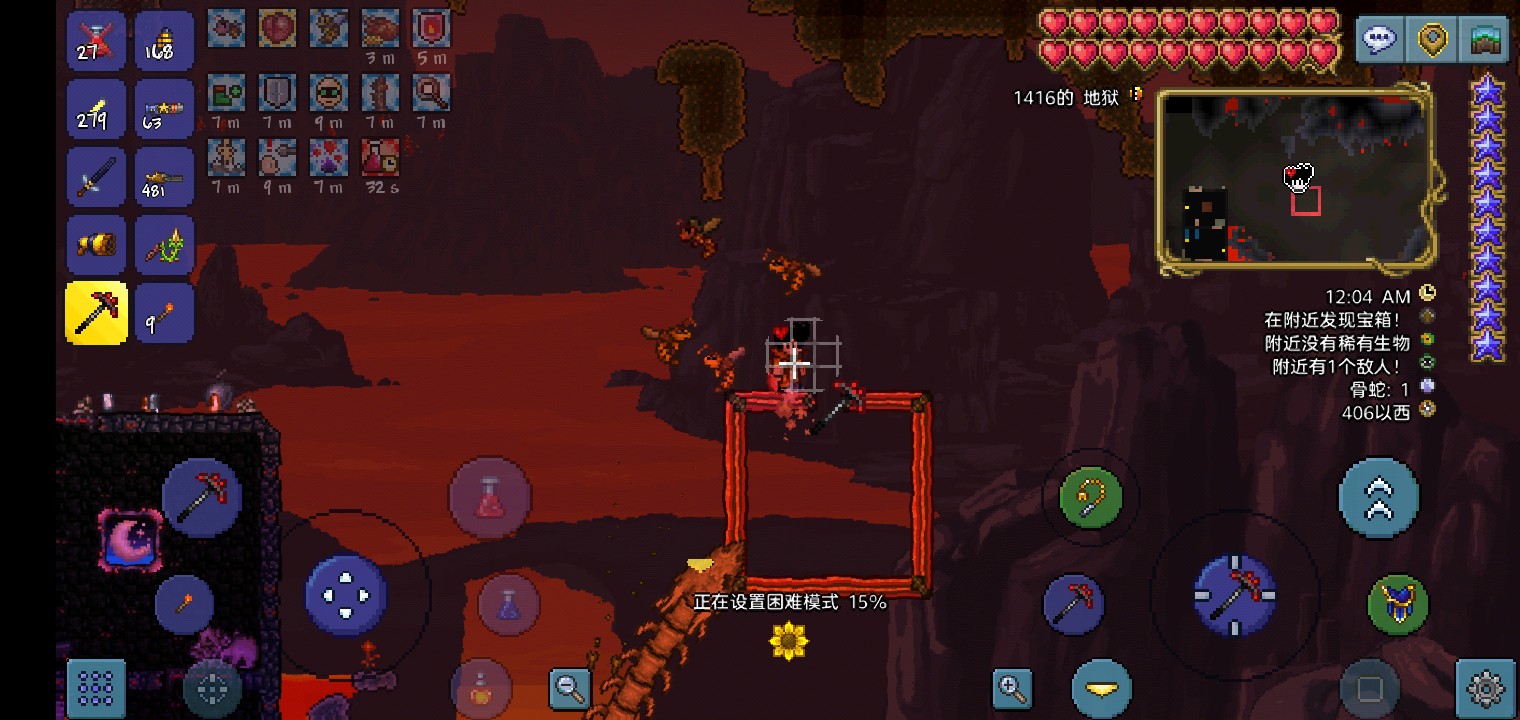The height and width of the screenshot is (720, 1520).
Task: Pick the star cannon slot showing 63
Action: (164, 109)
